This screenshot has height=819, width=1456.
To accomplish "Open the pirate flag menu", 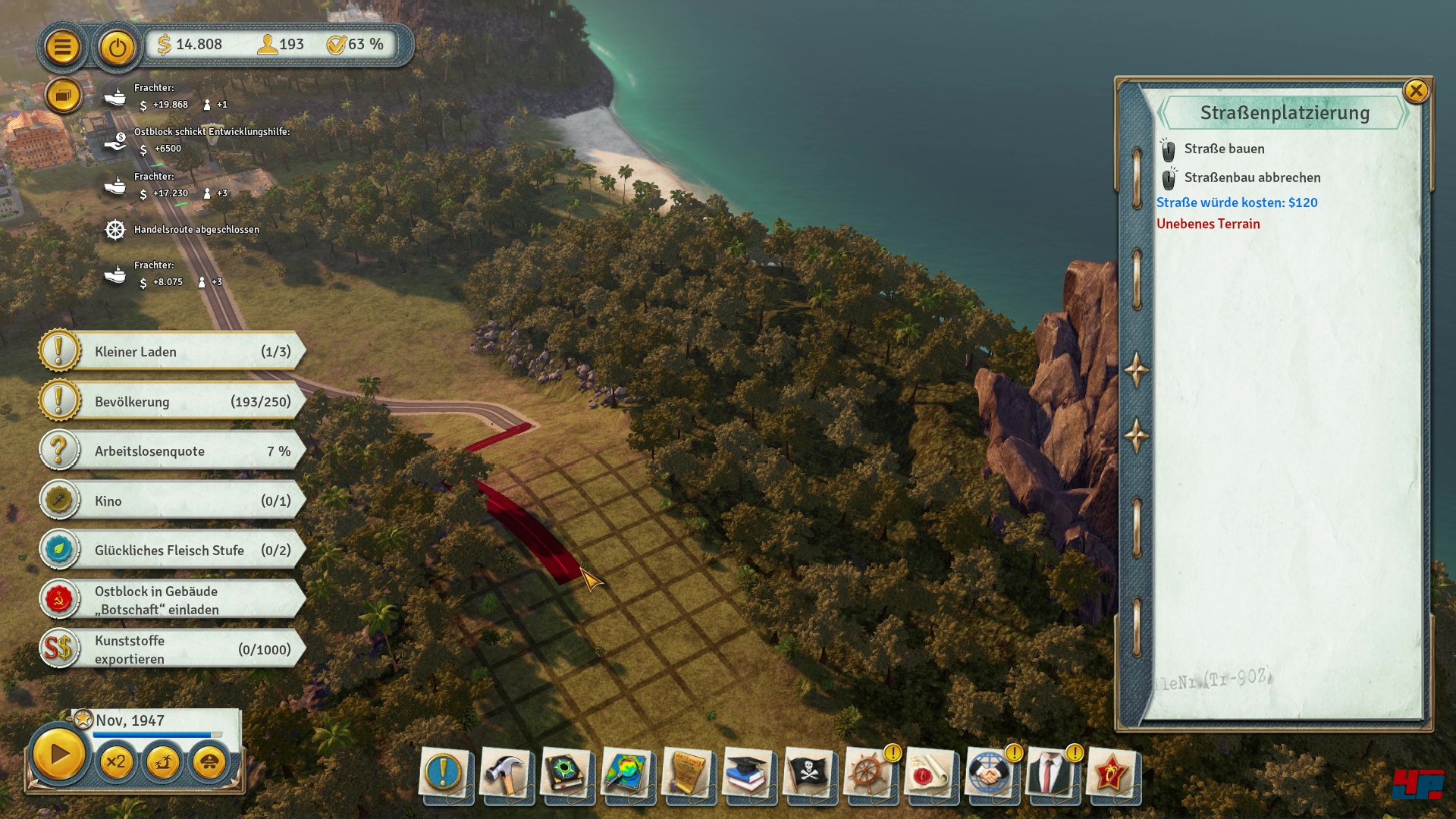I will pyautogui.click(x=808, y=773).
